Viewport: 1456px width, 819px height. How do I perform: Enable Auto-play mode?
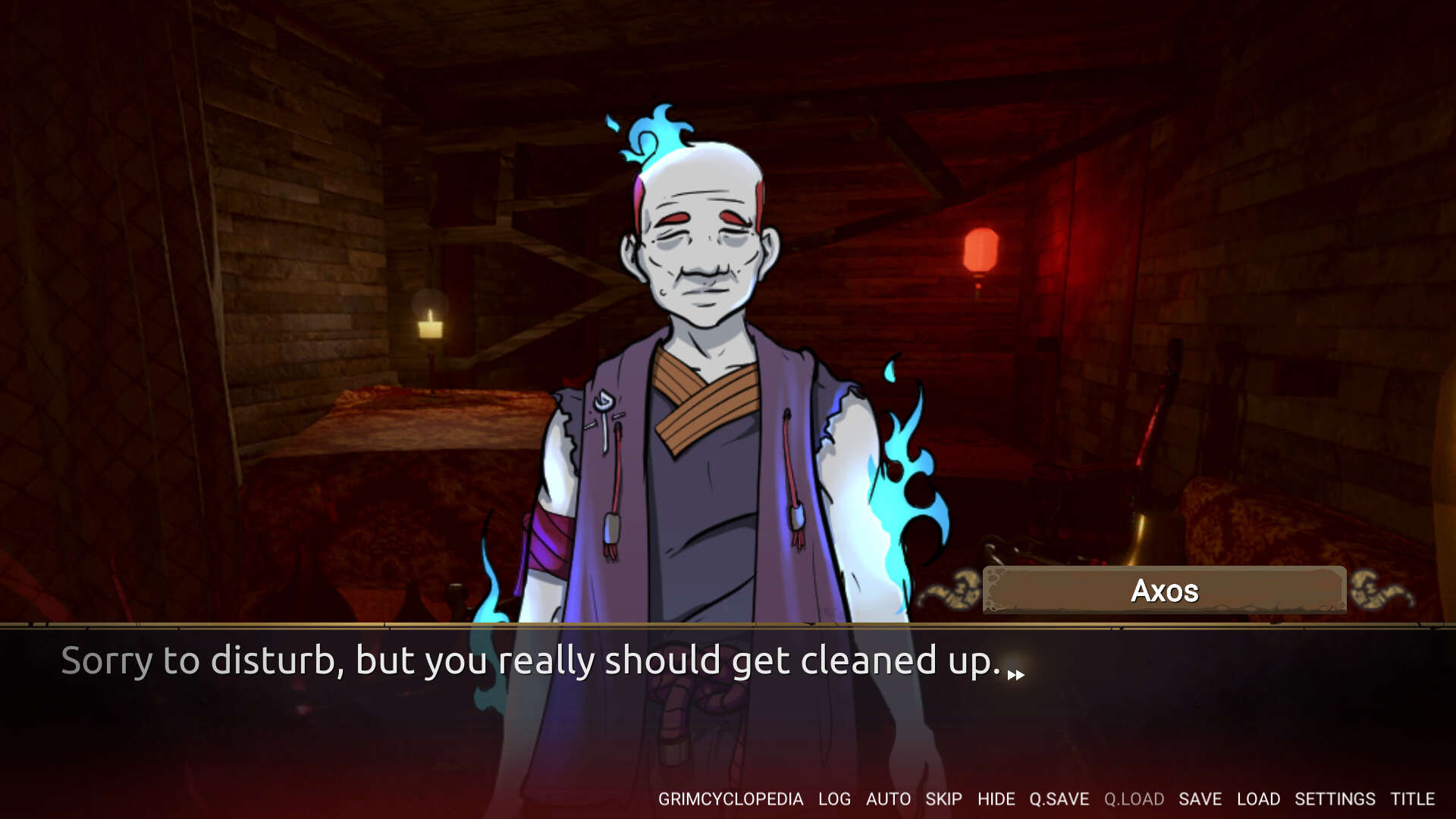889,799
